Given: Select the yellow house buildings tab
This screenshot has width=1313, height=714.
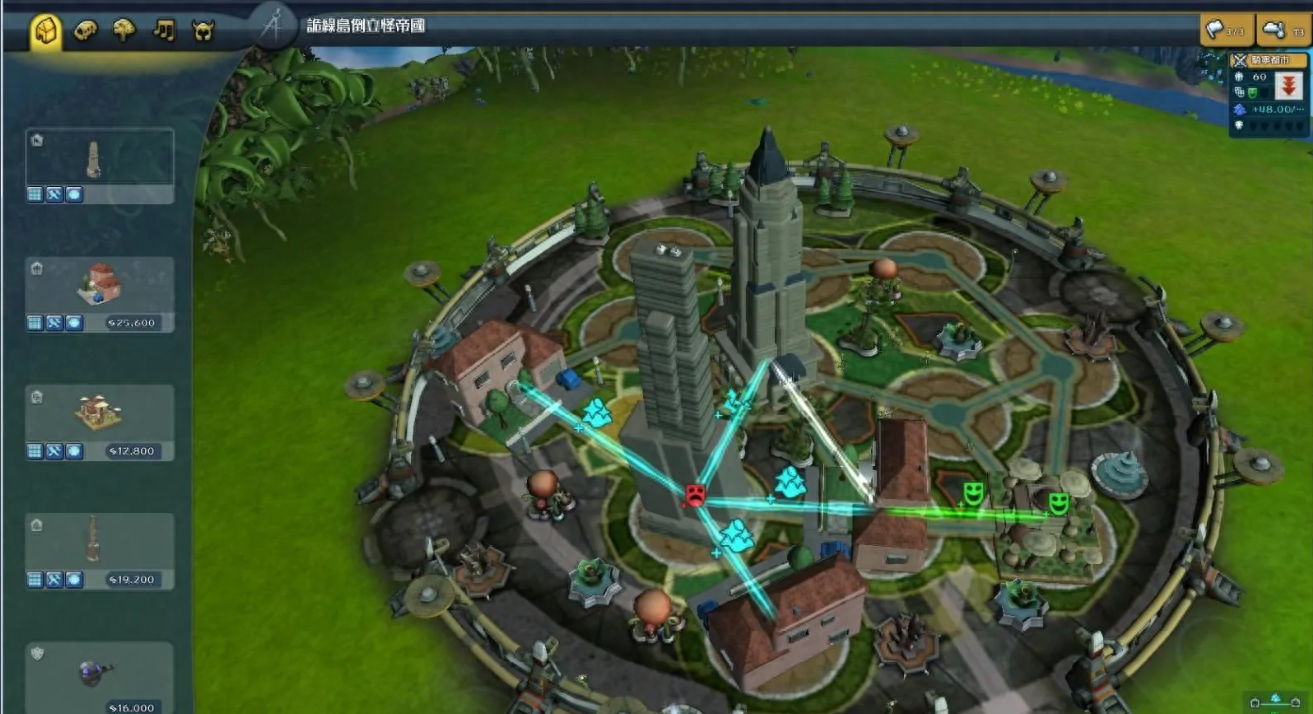Looking at the screenshot, I should pyautogui.click(x=46, y=31).
